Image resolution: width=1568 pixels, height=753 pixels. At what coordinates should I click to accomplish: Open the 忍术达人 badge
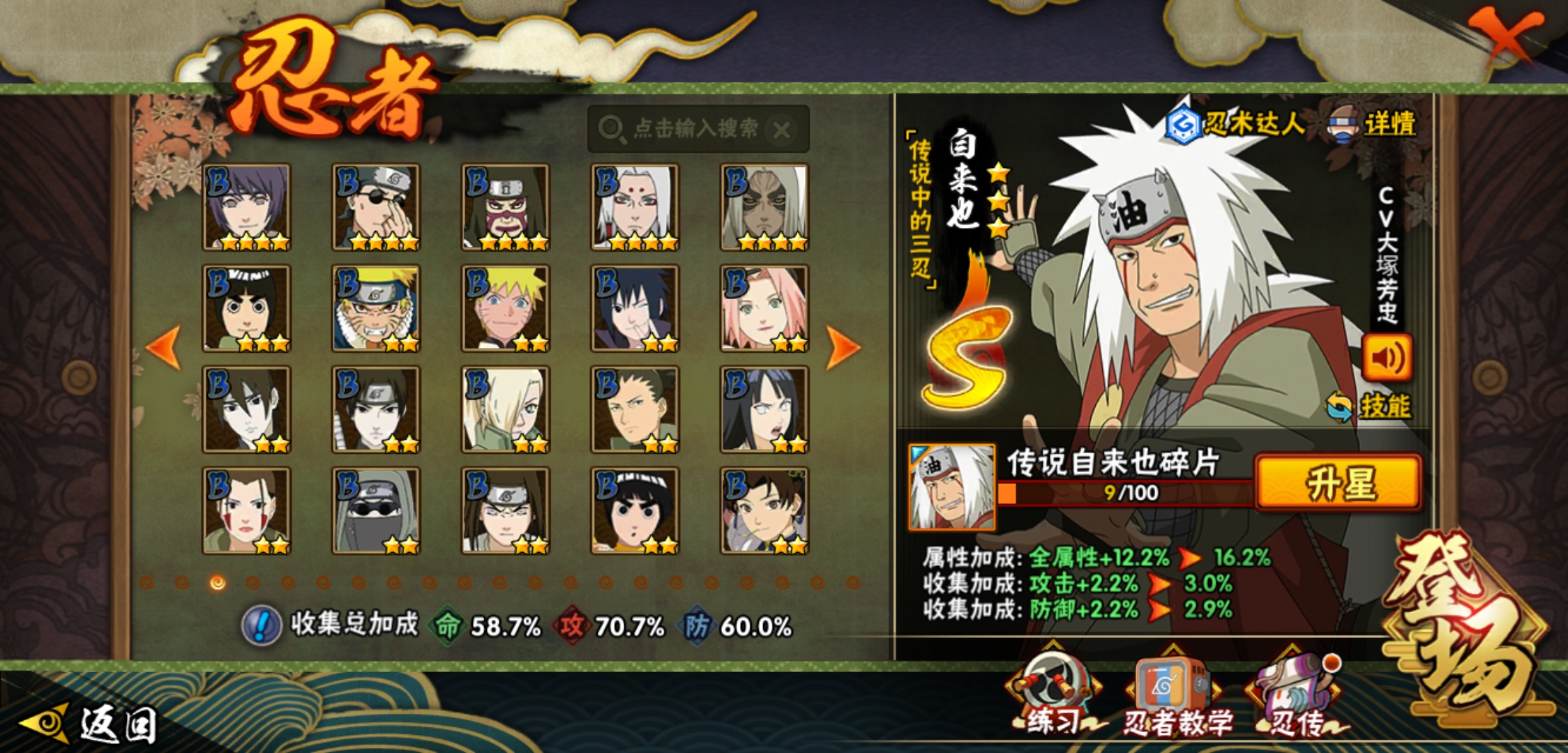(1235, 125)
